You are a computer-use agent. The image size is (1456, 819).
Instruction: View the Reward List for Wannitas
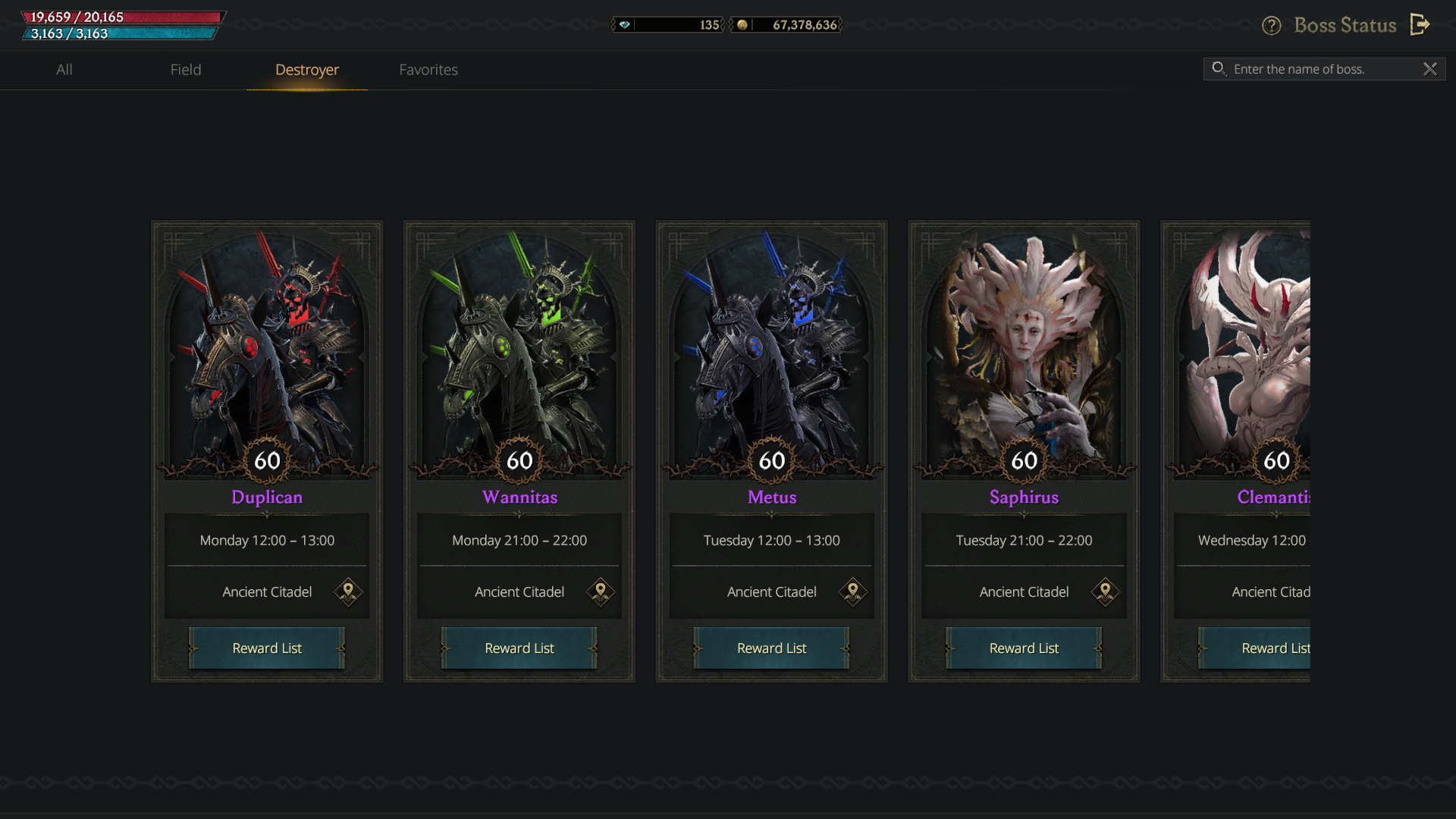519,648
